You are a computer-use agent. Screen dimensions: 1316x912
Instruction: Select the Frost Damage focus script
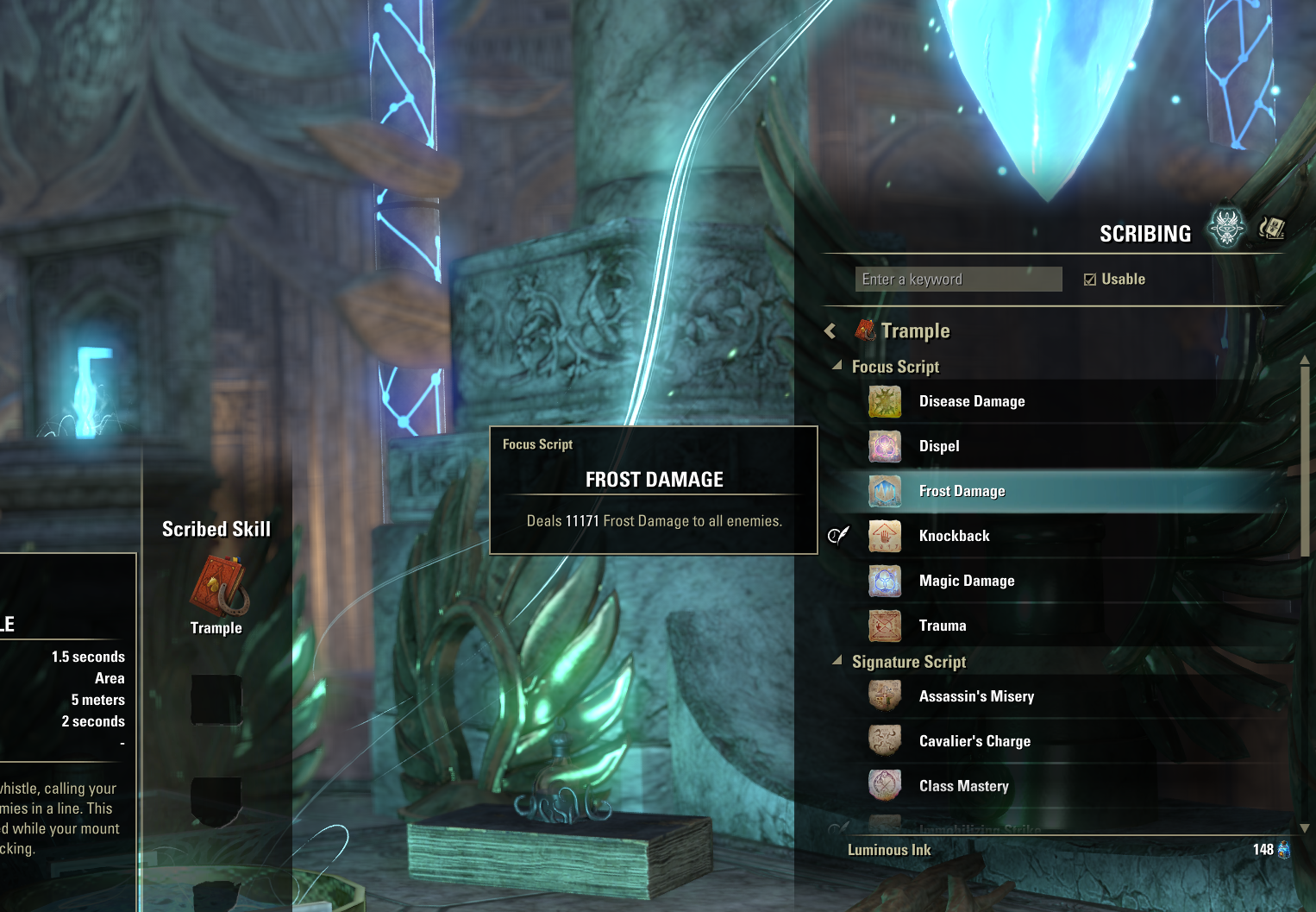point(962,492)
